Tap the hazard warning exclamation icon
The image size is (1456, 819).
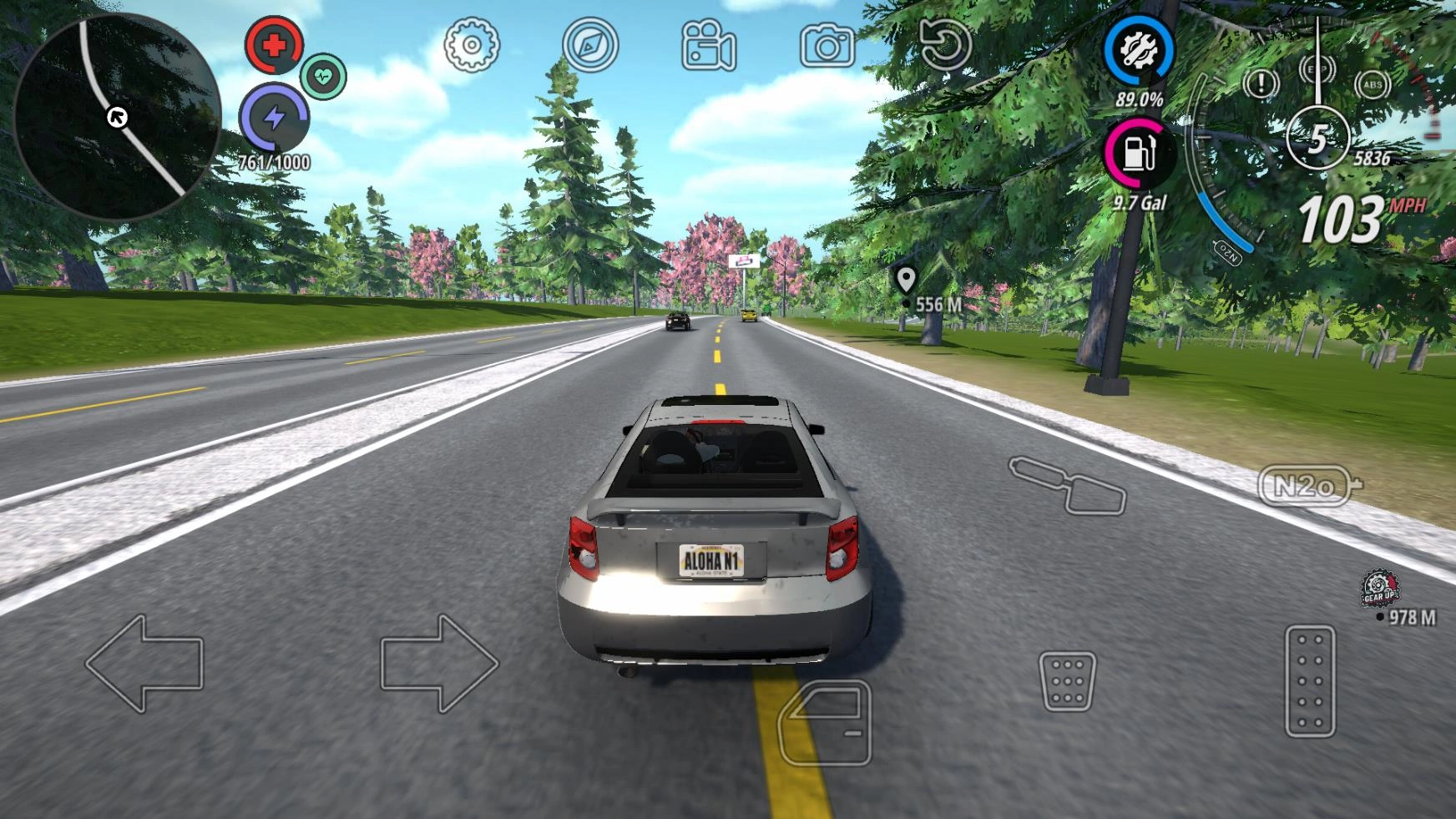(x=1261, y=83)
